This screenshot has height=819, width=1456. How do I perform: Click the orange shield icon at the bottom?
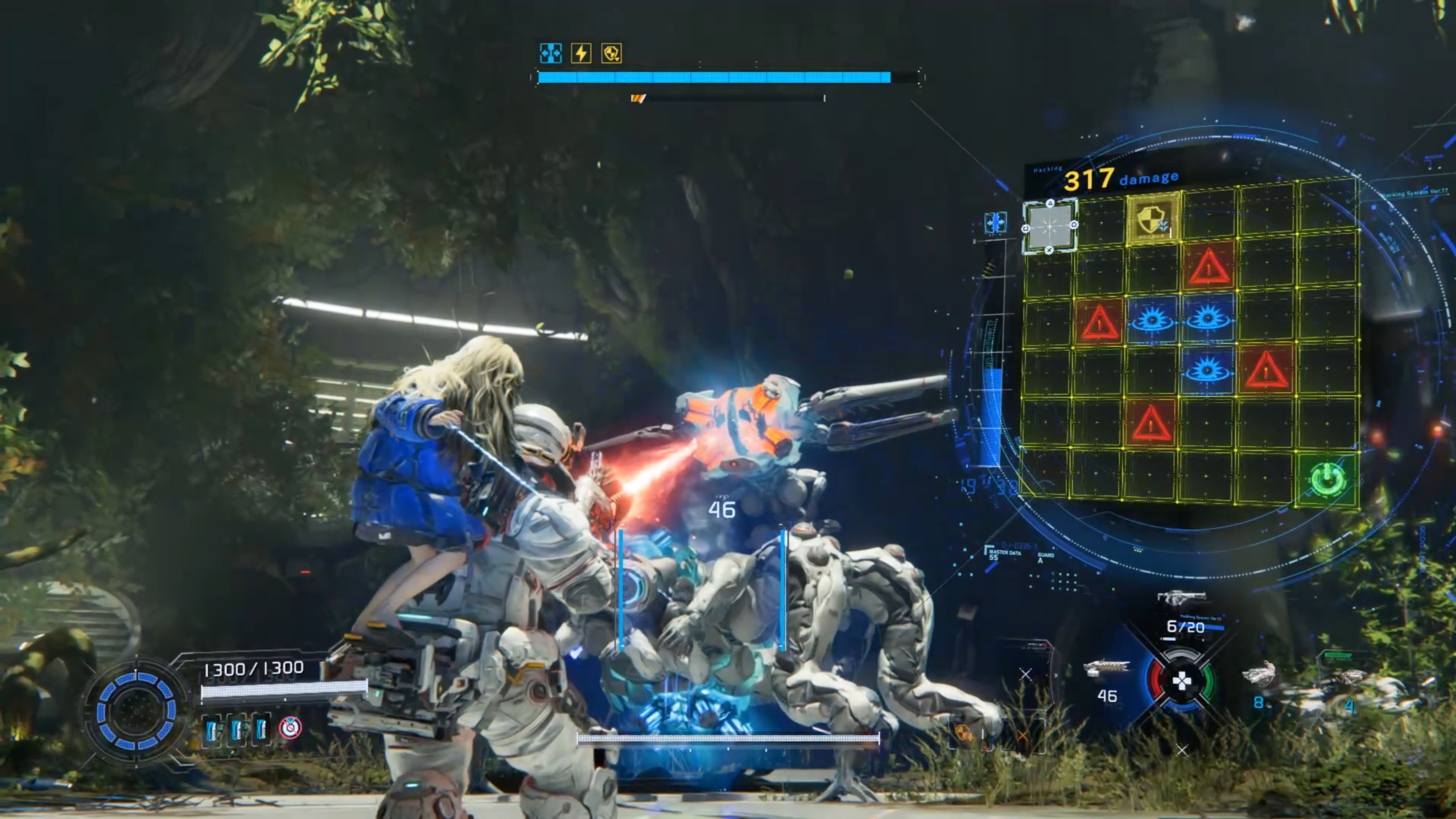tap(963, 734)
